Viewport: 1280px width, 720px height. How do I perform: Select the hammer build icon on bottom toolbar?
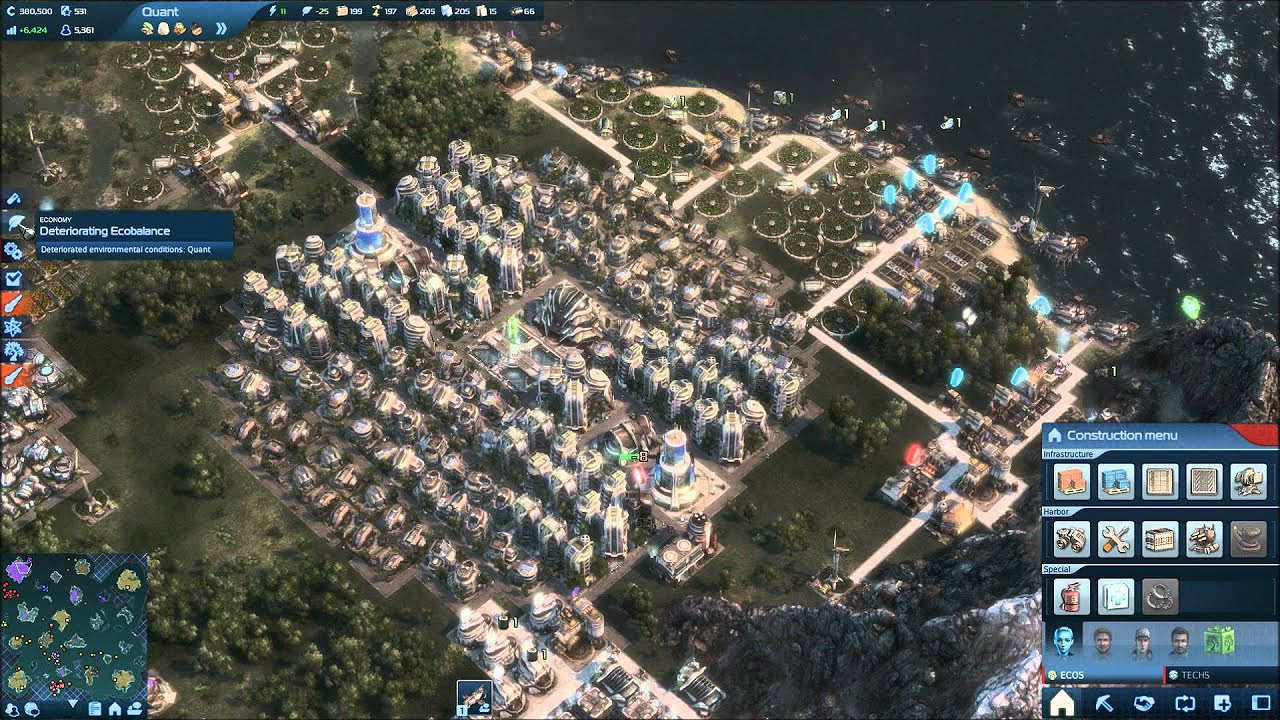coord(1105,701)
